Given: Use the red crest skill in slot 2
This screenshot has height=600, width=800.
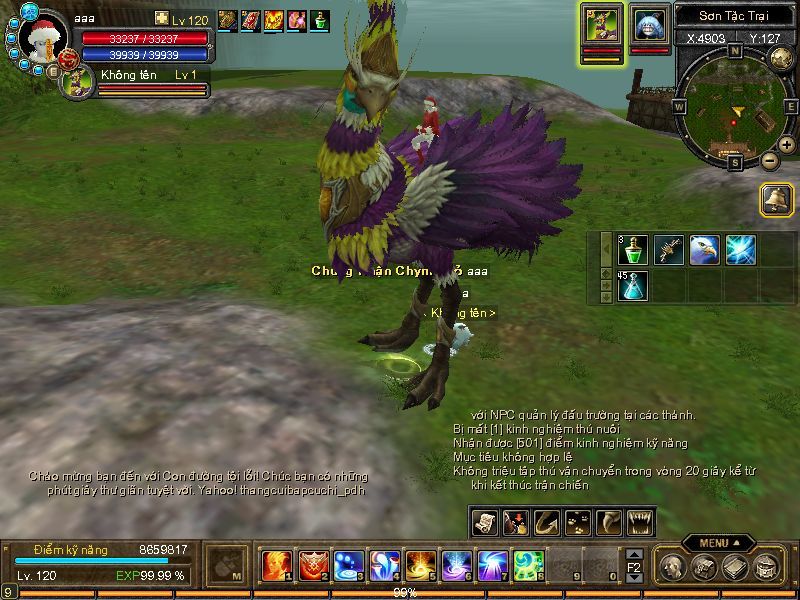Looking at the screenshot, I should 313,565.
